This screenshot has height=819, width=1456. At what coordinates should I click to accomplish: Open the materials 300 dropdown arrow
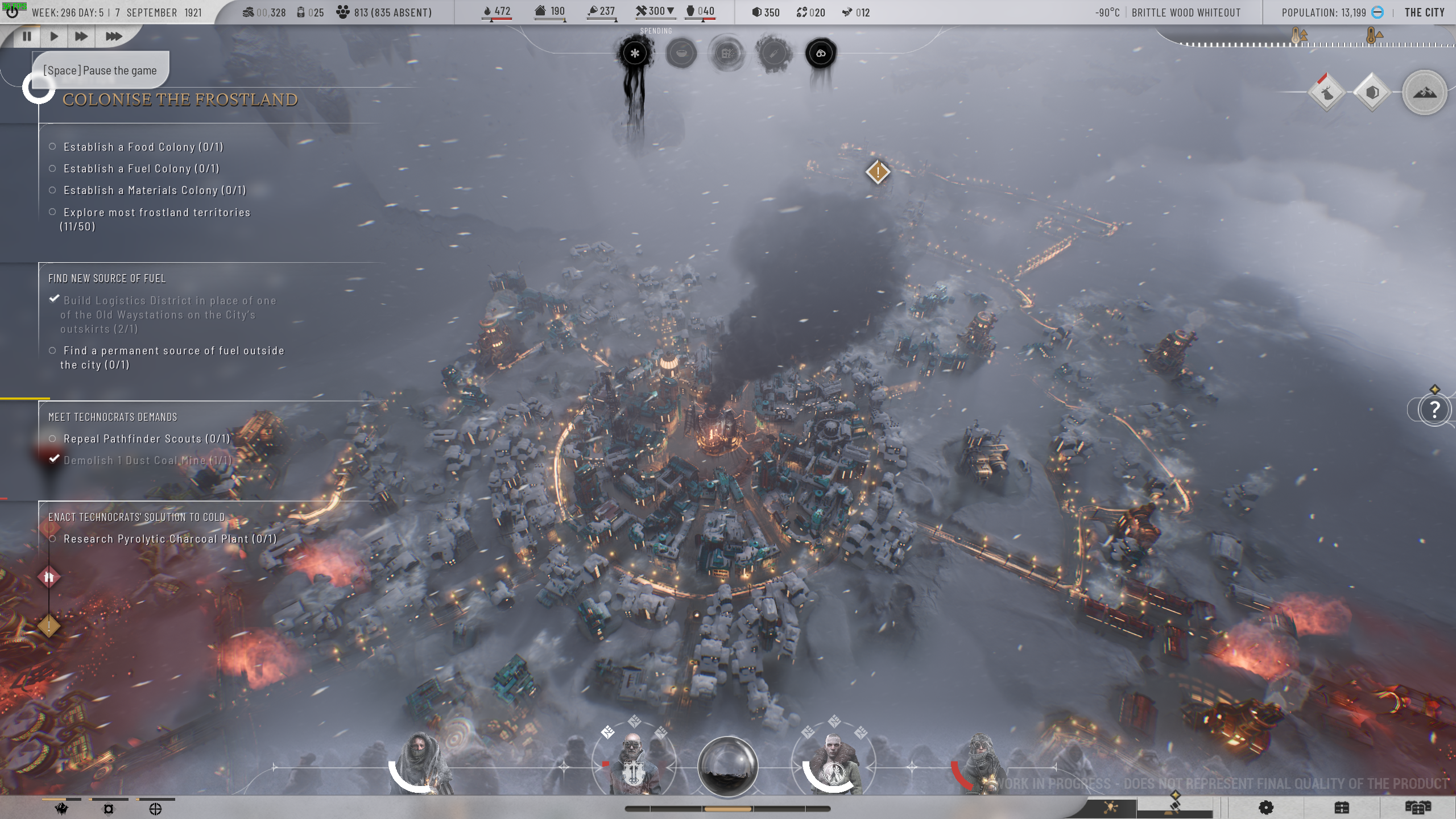click(x=671, y=10)
